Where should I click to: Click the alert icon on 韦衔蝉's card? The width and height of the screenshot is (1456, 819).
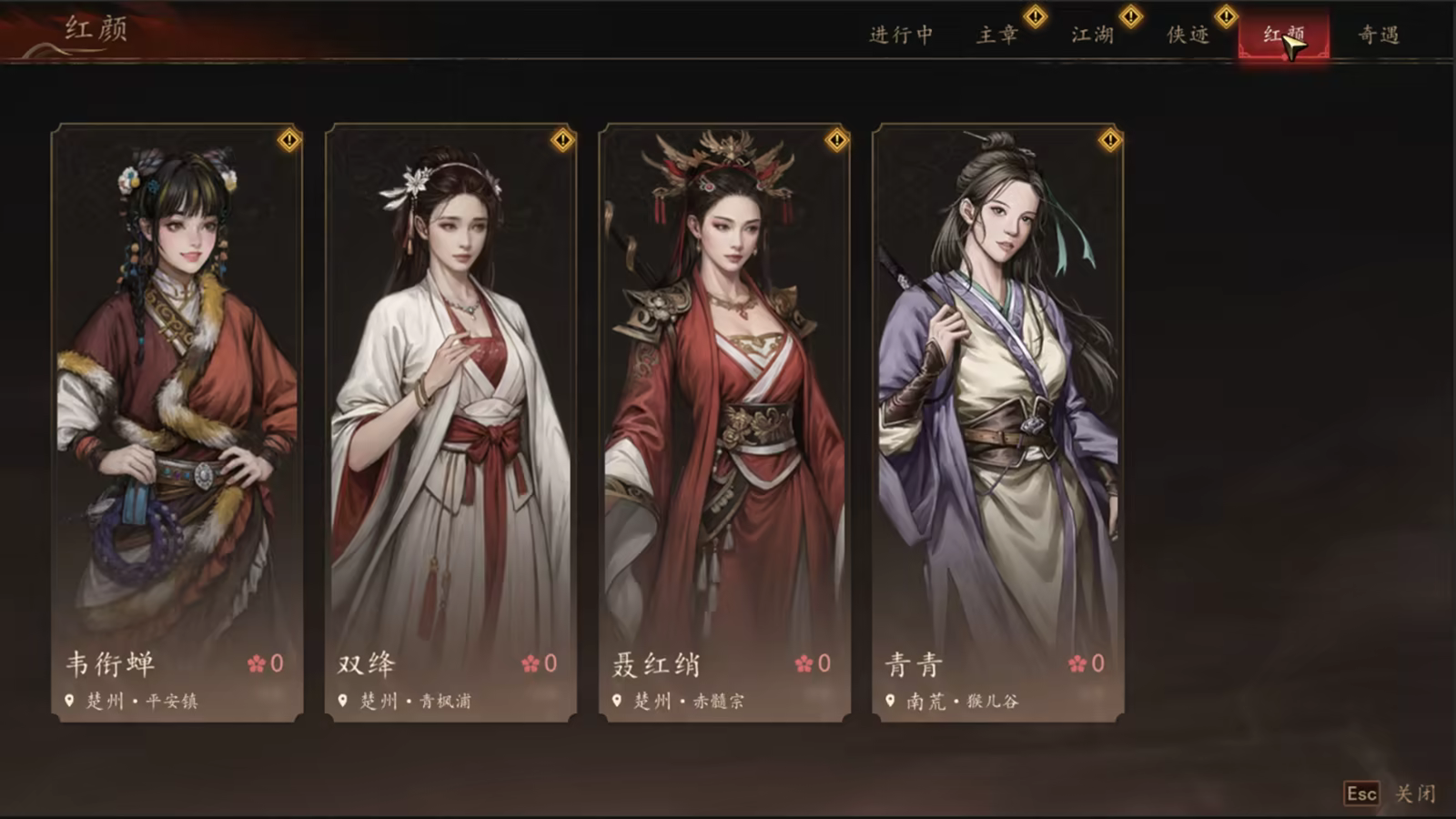pyautogui.click(x=288, y=141)
